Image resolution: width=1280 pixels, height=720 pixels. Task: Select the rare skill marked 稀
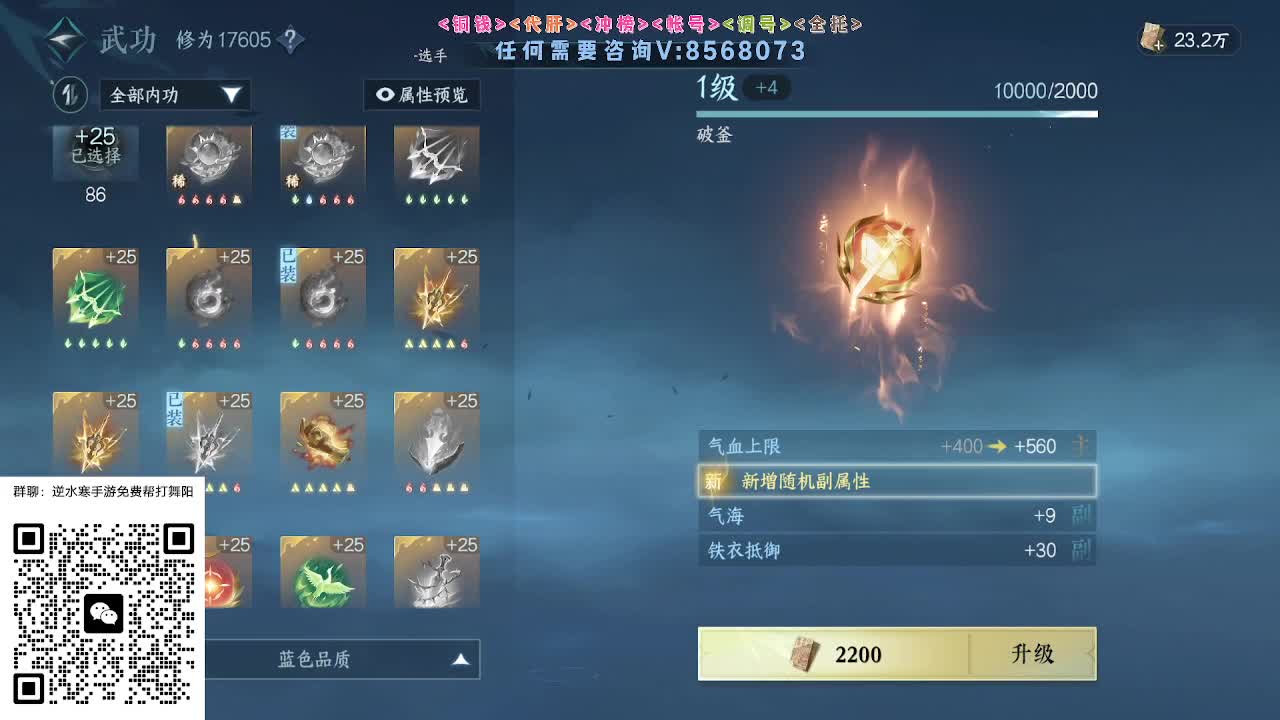(209, 165)
